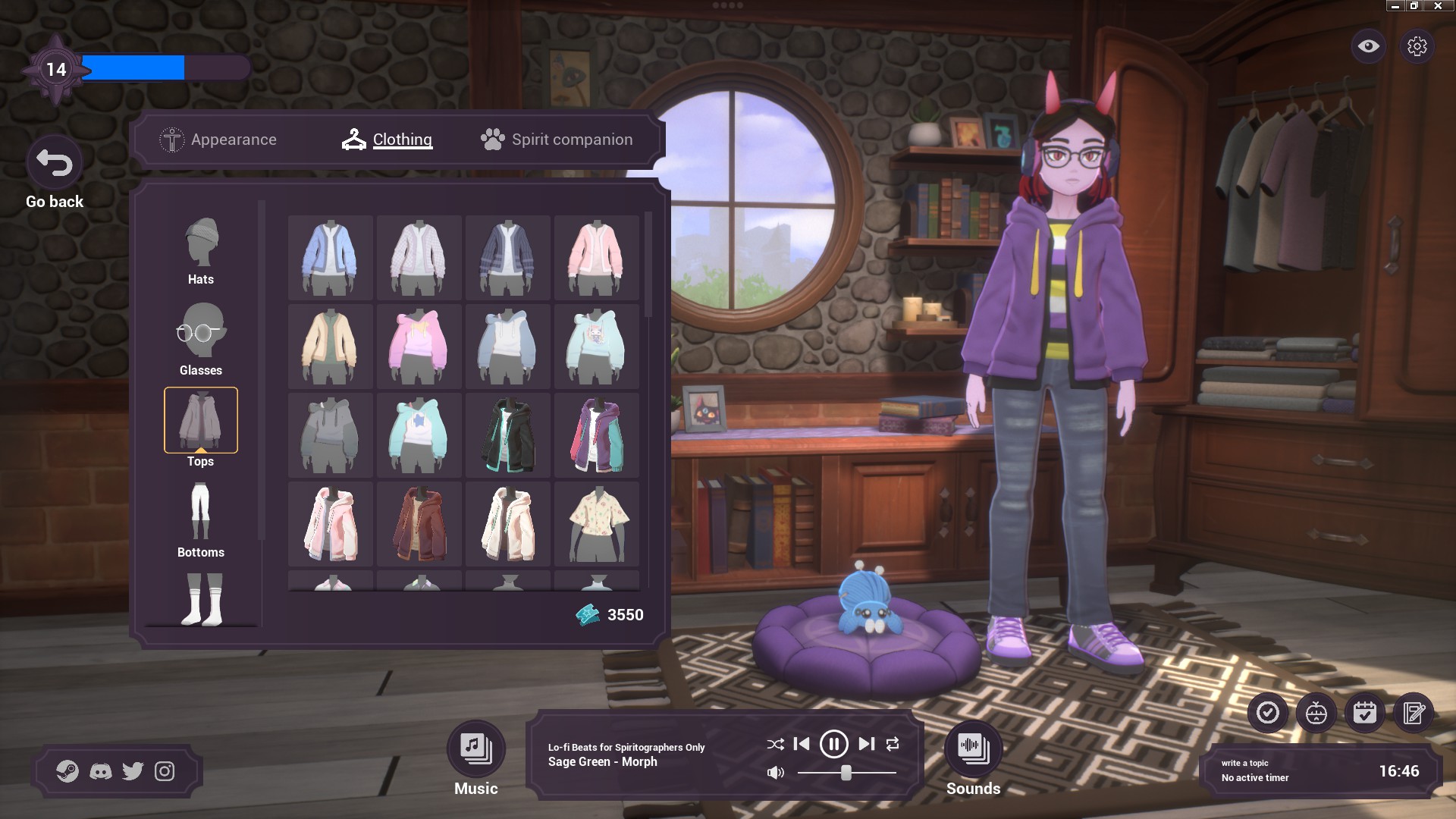Image resolution: width=1456 pixels, height=819 pixels.
Task: Open the Sounds panel
Action: click(x=973, y=749)
